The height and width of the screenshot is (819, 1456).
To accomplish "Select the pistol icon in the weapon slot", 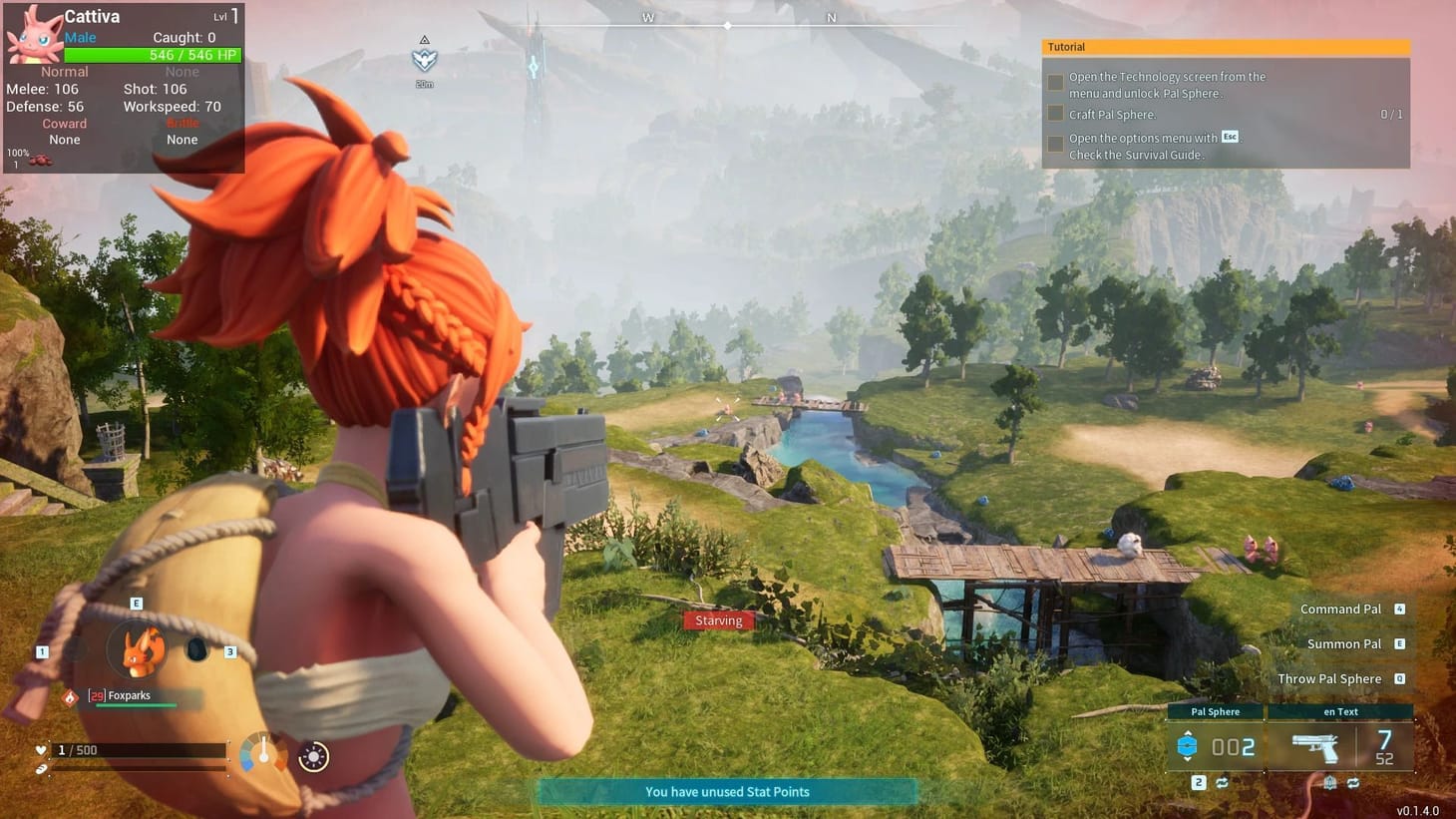I will [1315, 747].
